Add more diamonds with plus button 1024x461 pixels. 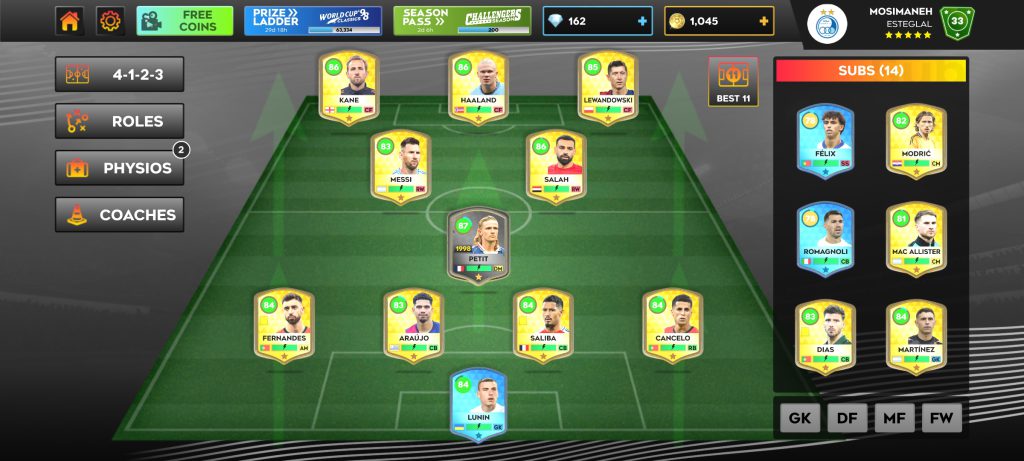coord(641,21)
